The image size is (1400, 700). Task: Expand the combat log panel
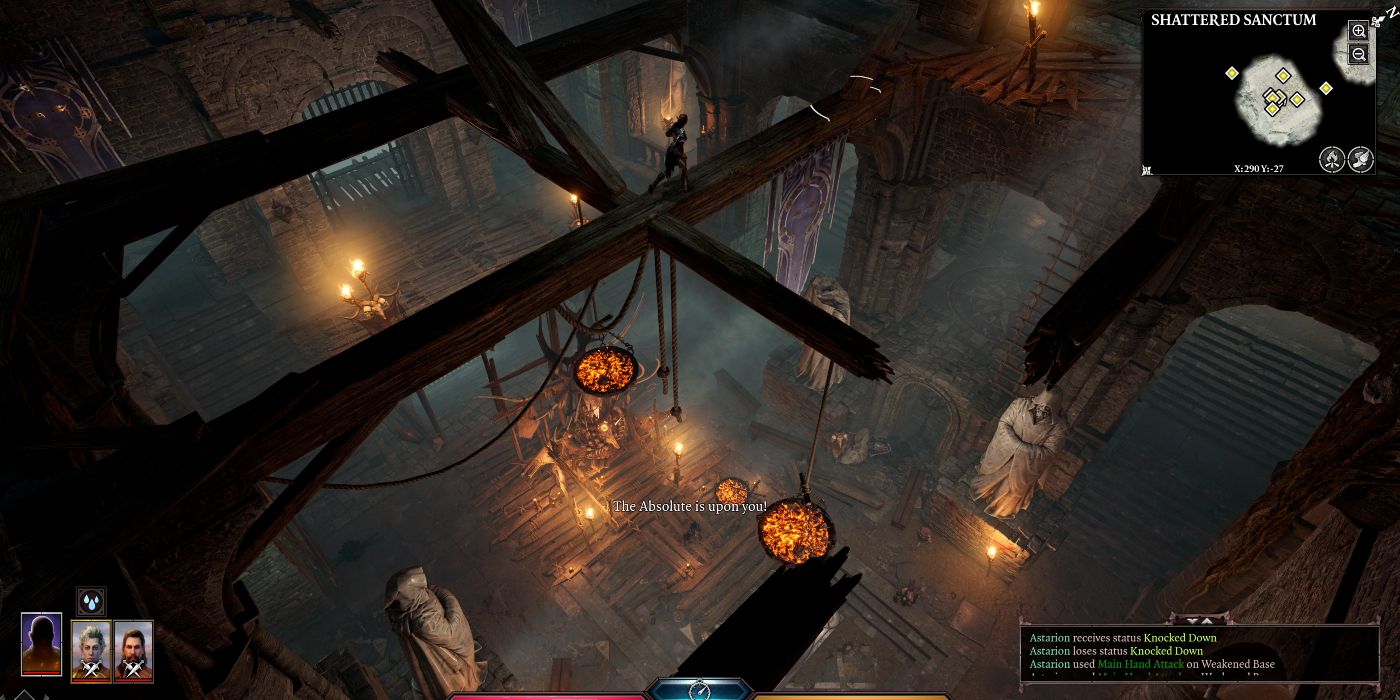click(1200, 620)
